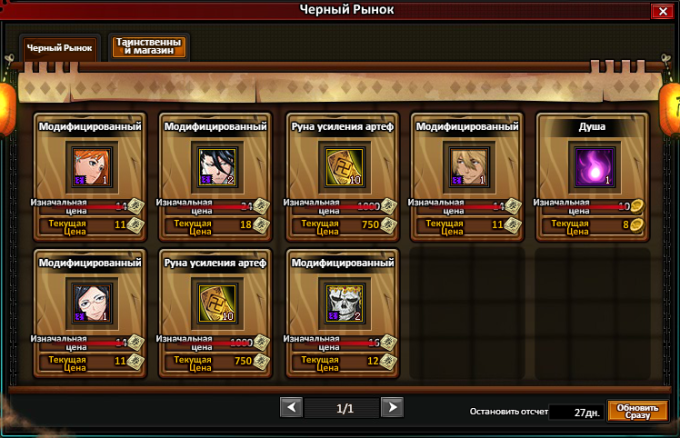Go to the previous page
The height and width of the screenshot is (438, 680).
tap(290, 407)
